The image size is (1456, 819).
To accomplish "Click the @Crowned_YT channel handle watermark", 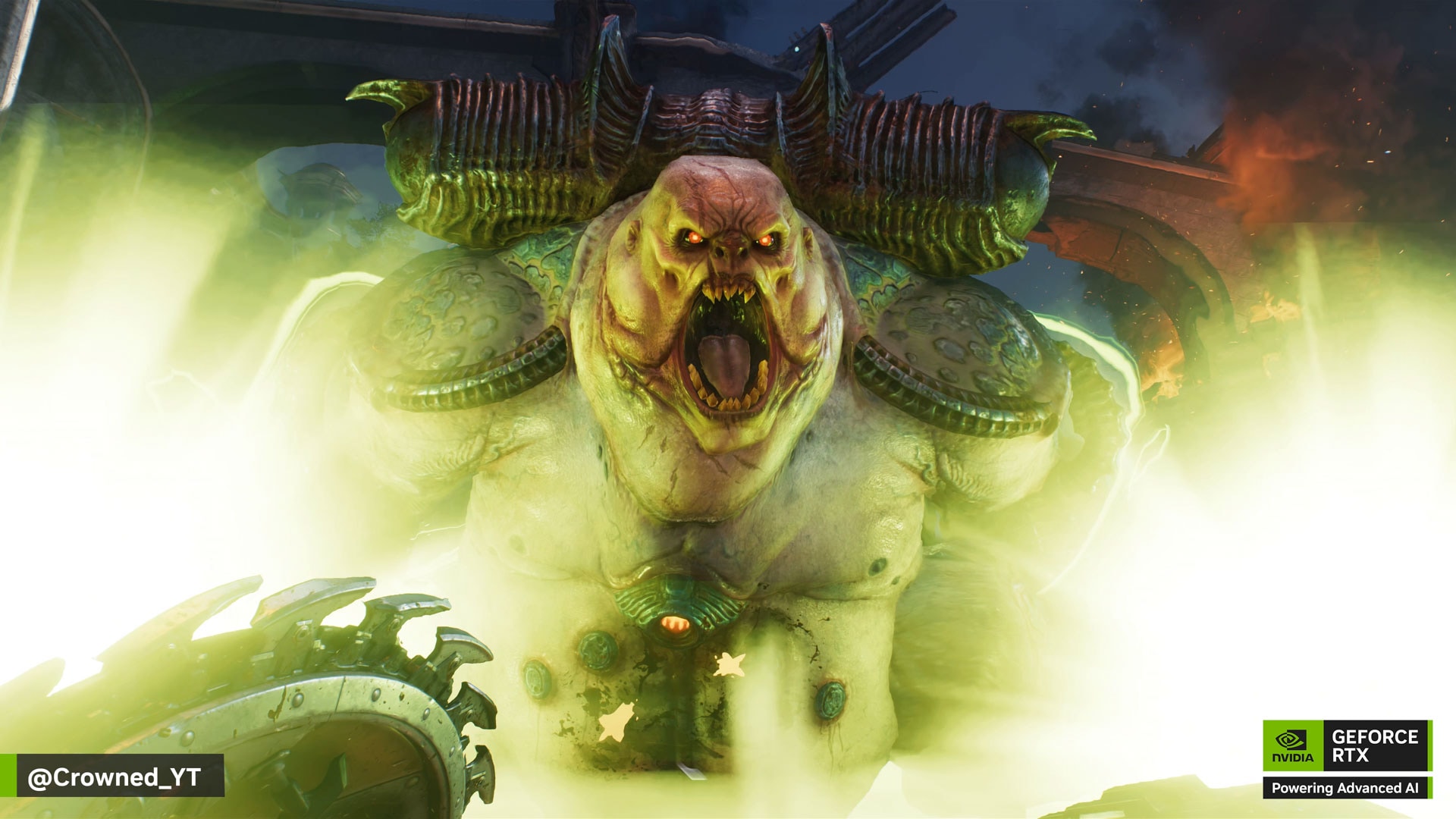I will pos(115,777).
